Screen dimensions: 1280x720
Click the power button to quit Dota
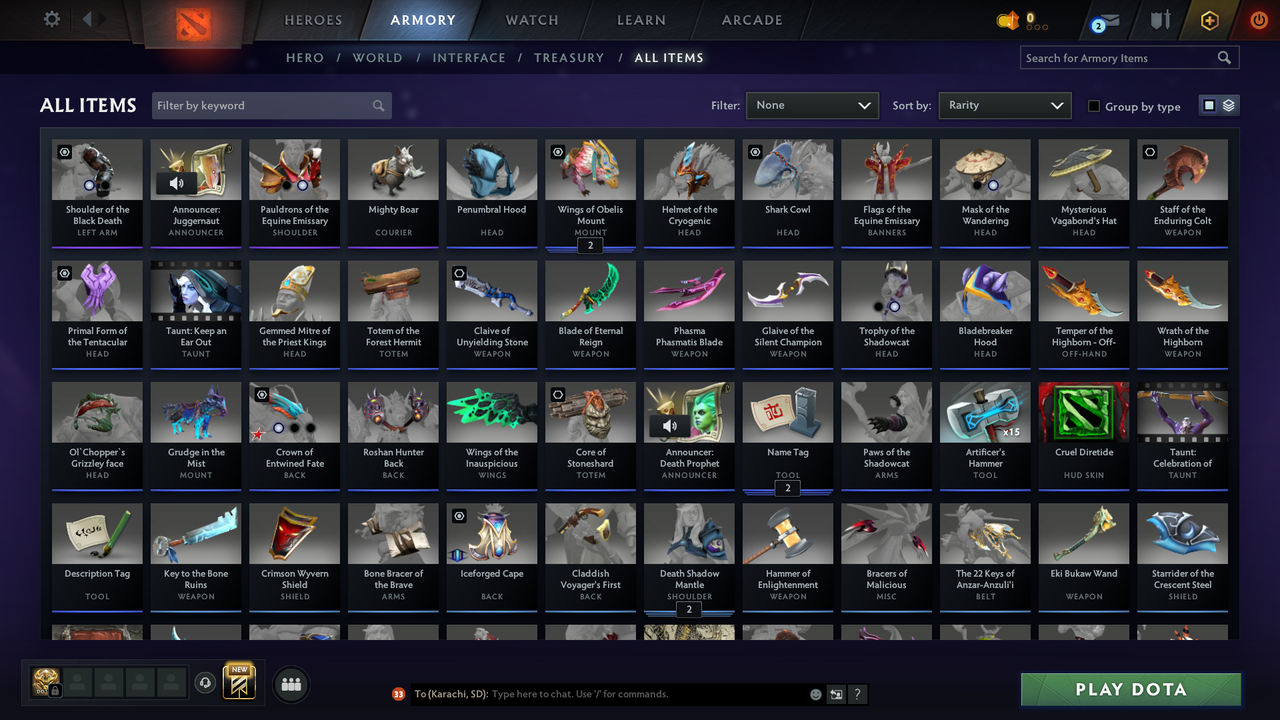[x=1258, y=19]
